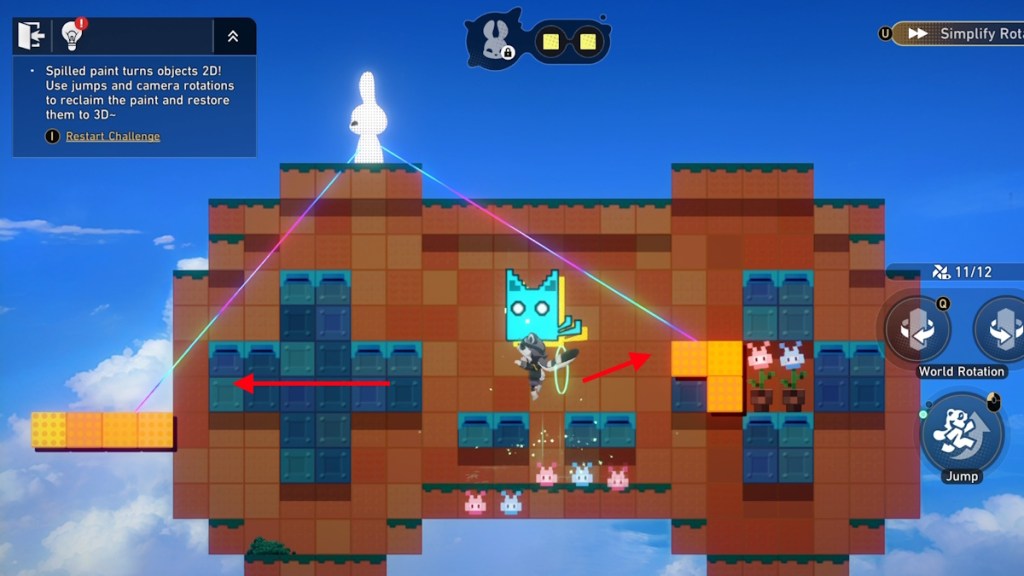Viewport: 1024px width, 576px height.
Task: Activate the Simplify Rotation button
Action: (960, 34)
